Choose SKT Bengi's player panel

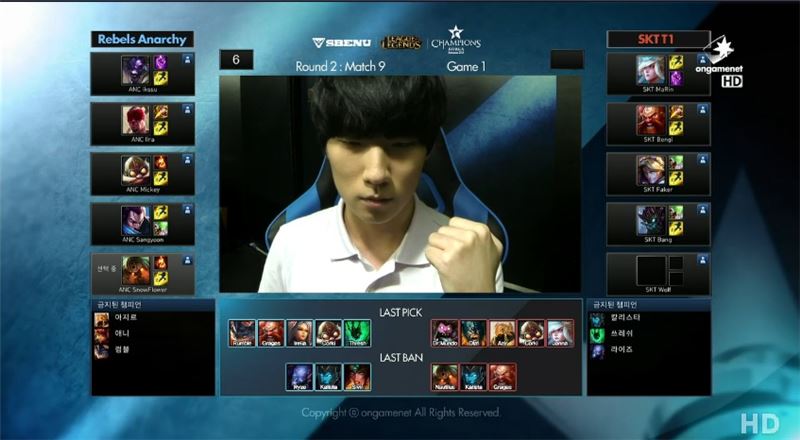pos(658,123)
